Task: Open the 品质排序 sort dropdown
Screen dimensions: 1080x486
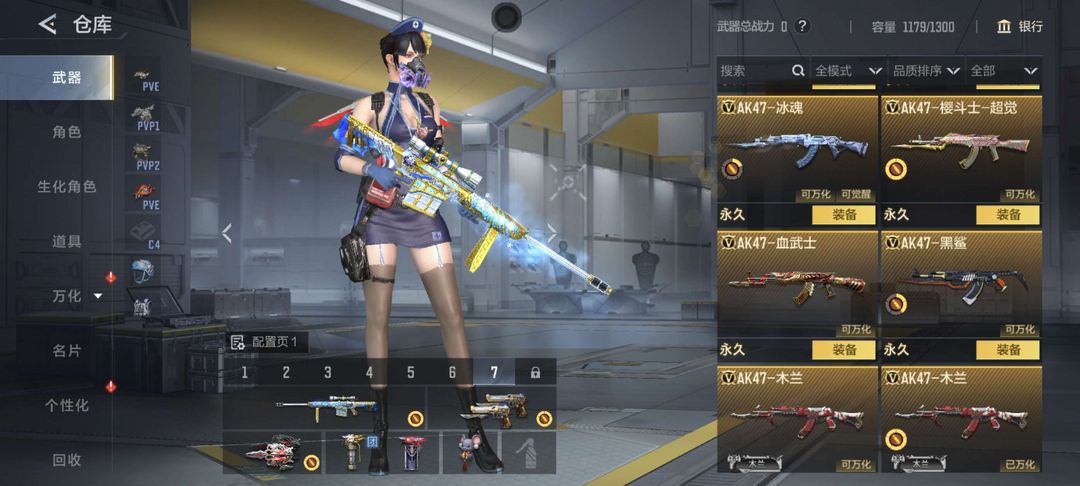Action: (x=925, y=71)
